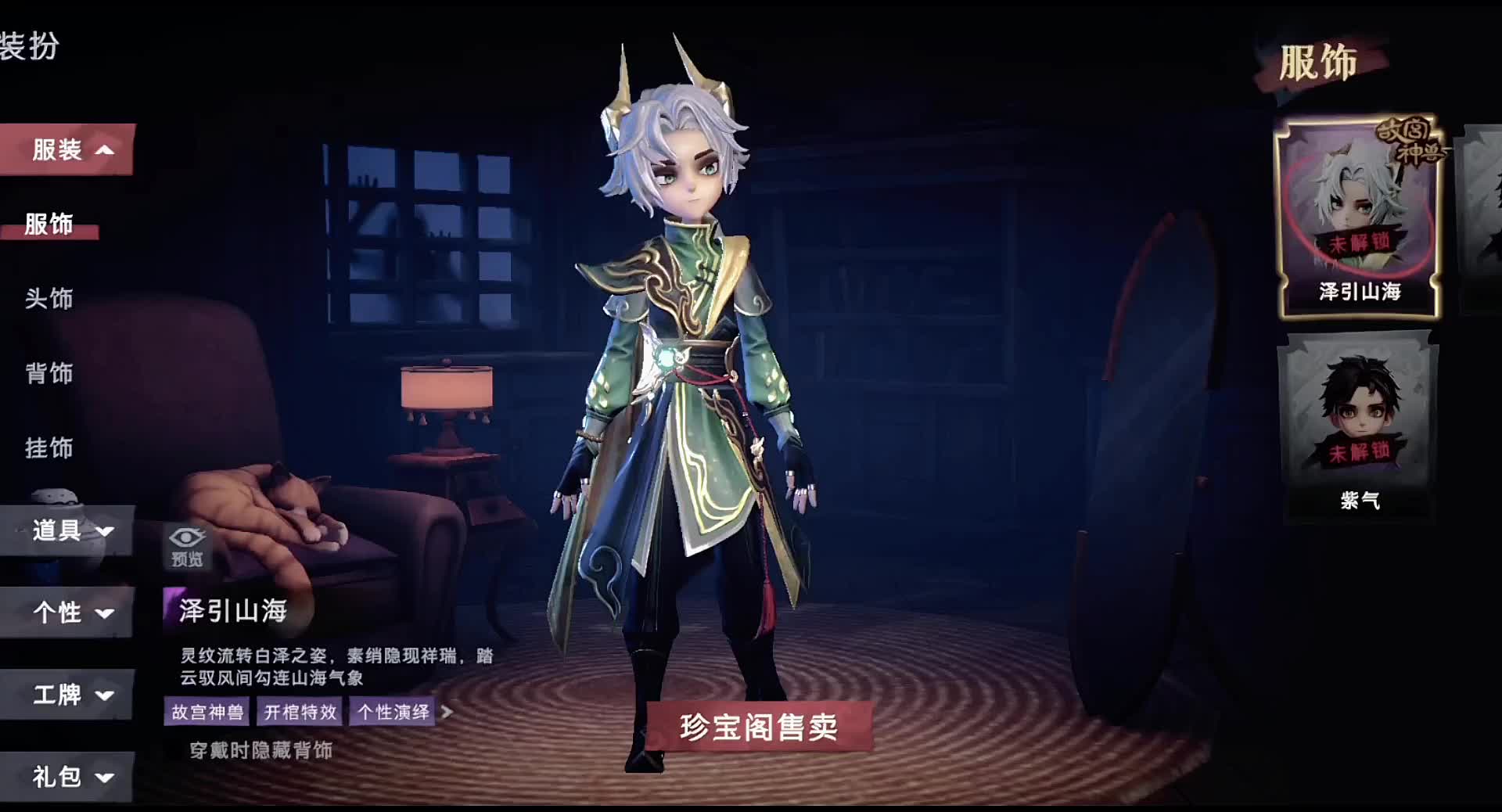The image size is (1502, 812).
Task: Select the 服饰 costume tab in sidebar
Action: click(50, 225)
